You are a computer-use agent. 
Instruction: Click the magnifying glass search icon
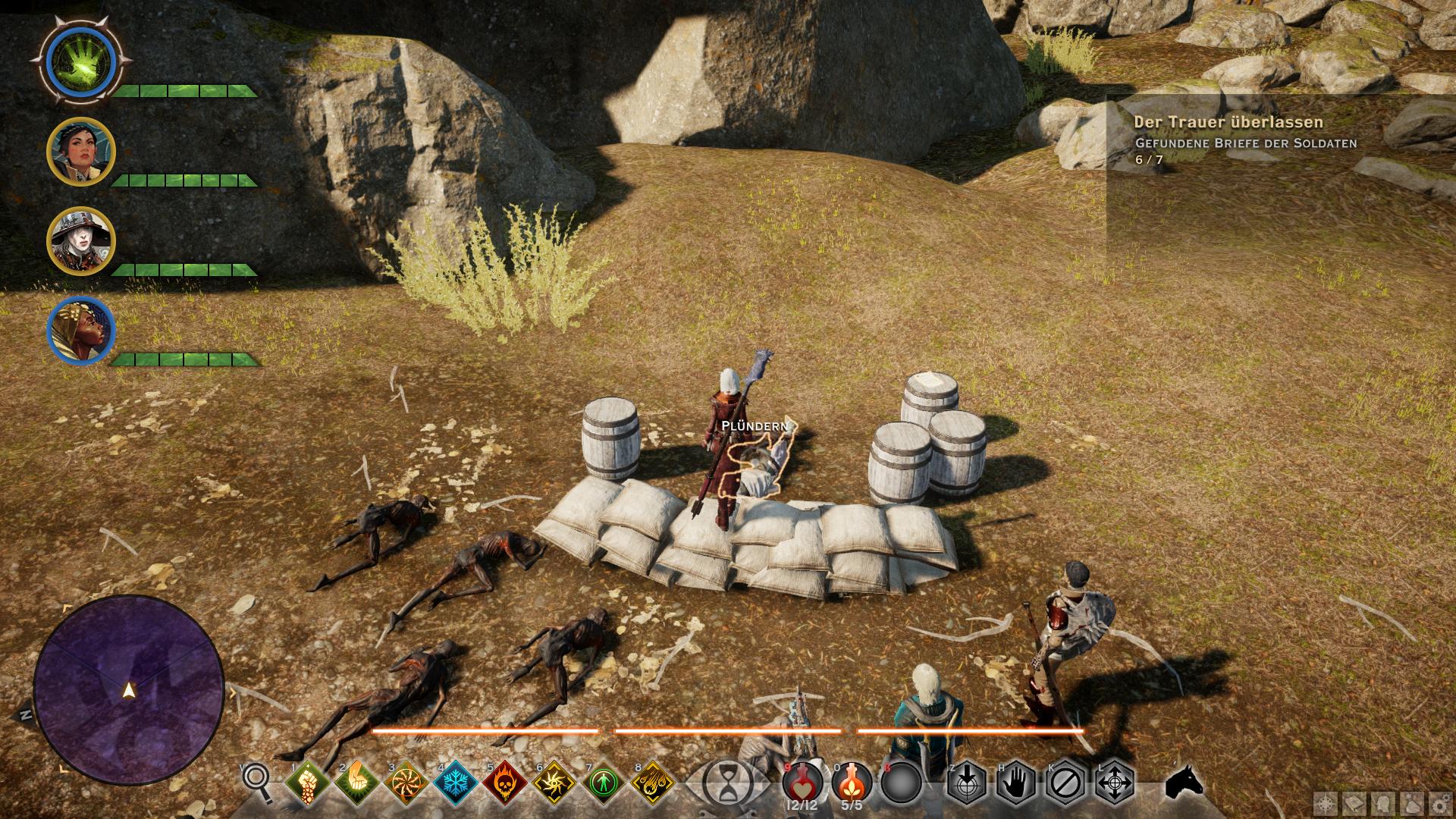tap(257, 780)
